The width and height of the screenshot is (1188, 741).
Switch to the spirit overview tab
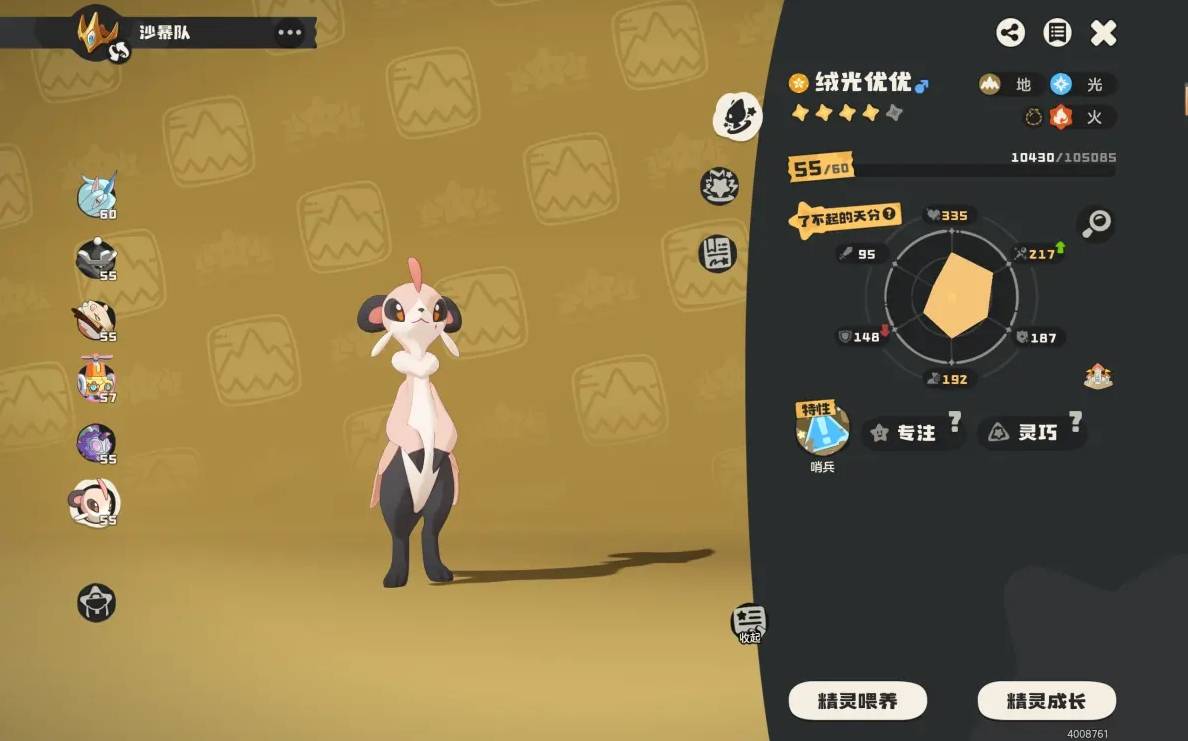coord(737,117)
